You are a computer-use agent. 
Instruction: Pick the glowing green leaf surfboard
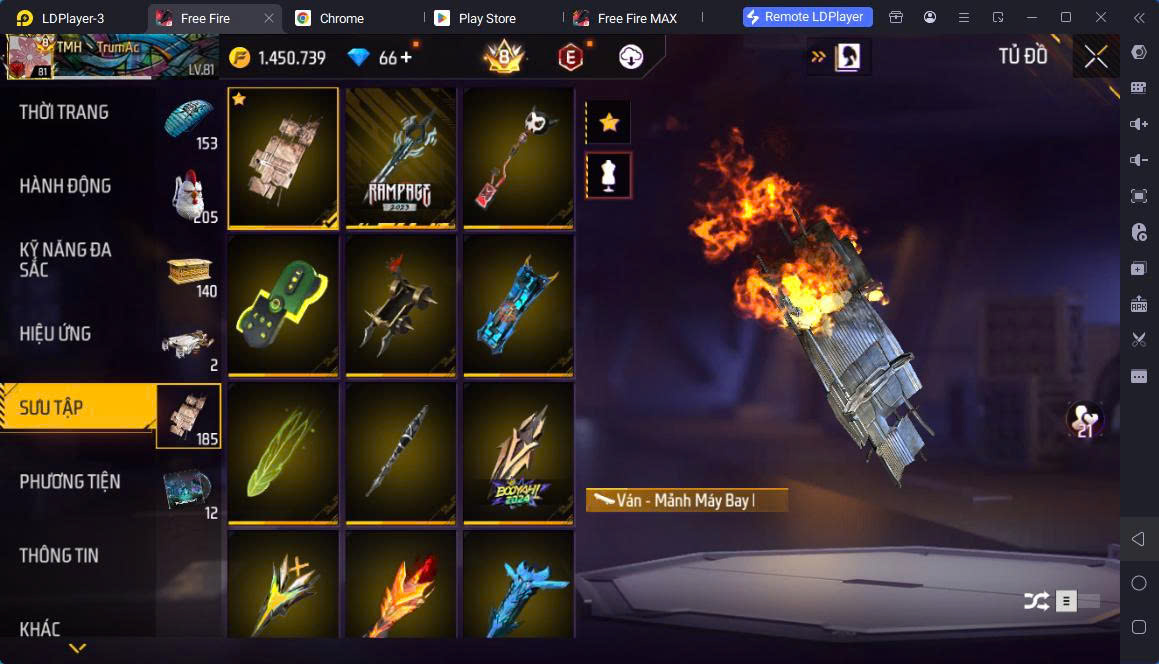click(x=283, y=453)
